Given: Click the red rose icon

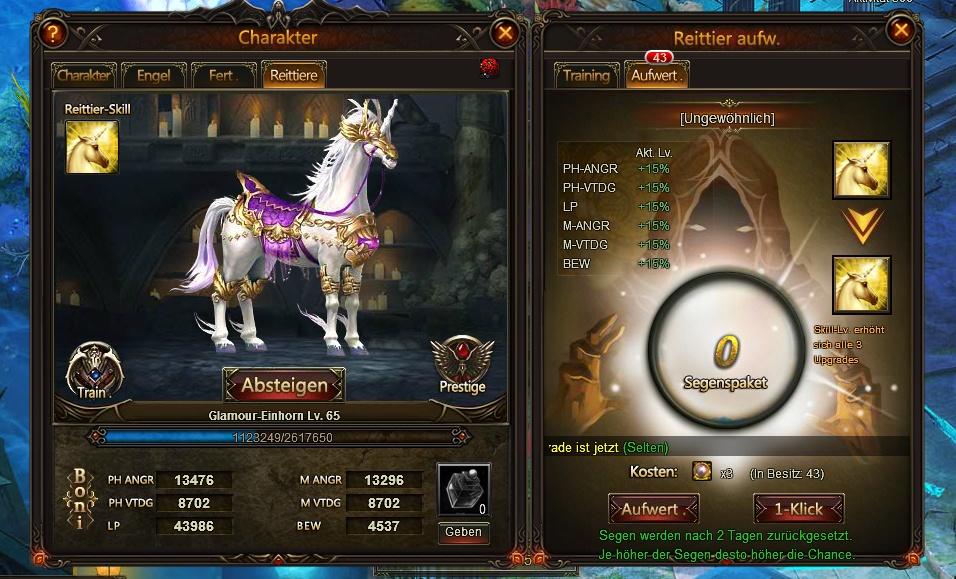Looking at the screenshot, I should tap(489, 68).
